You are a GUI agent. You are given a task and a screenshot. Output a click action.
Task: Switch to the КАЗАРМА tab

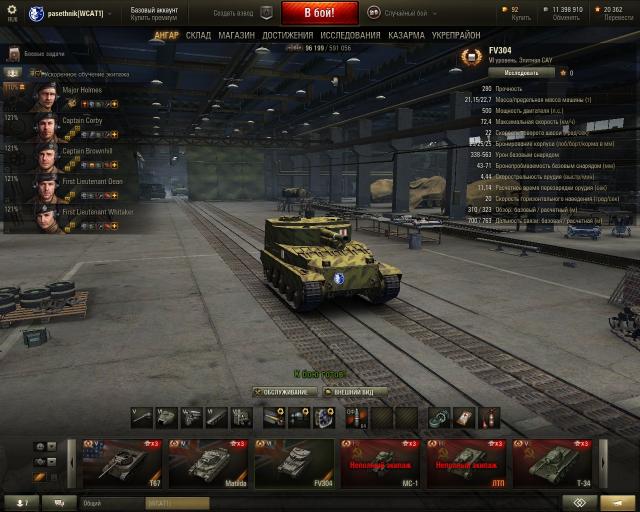coord(405,35)
